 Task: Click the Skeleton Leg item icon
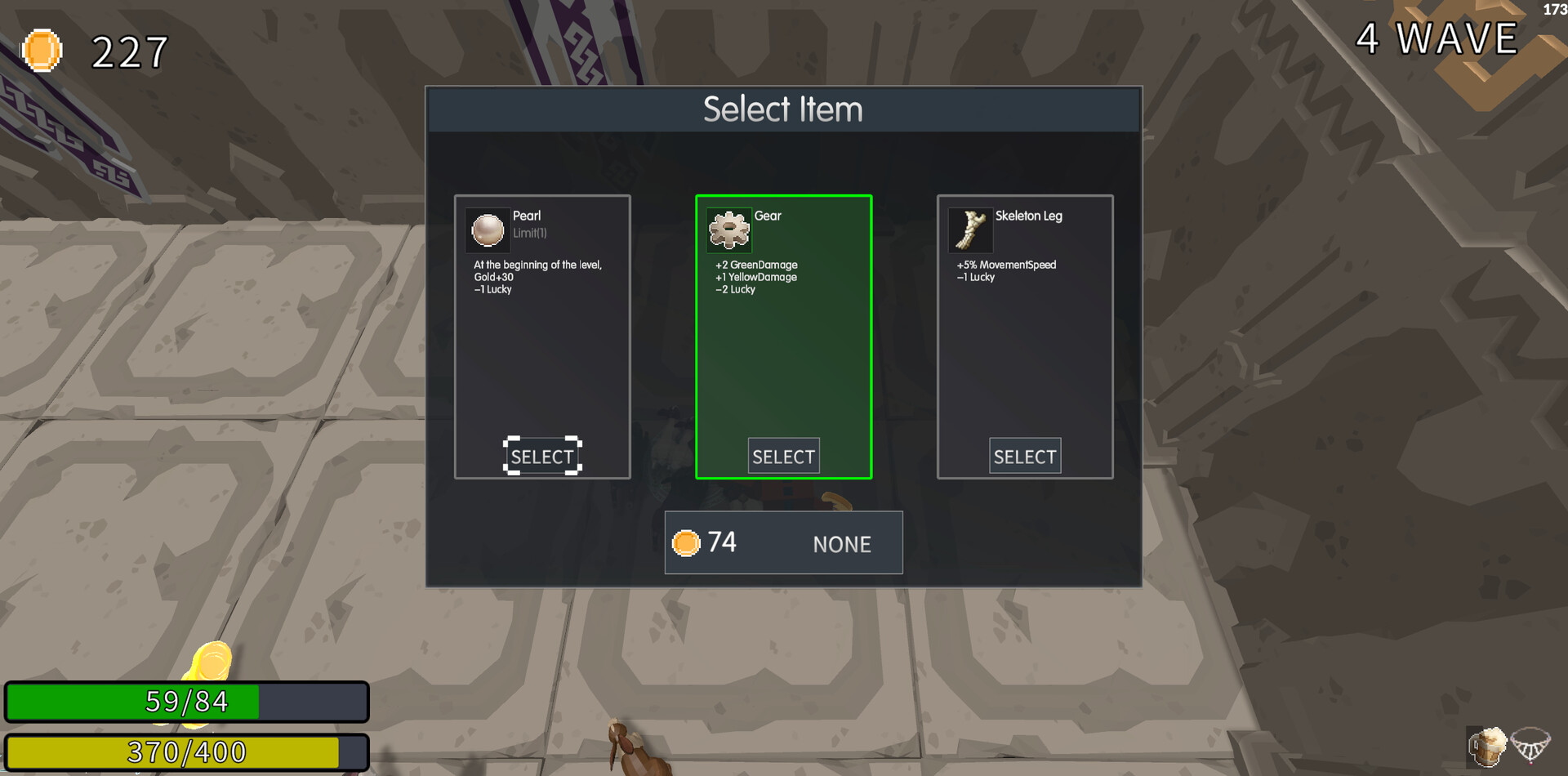pyautogui.click(x=969, y=230)
